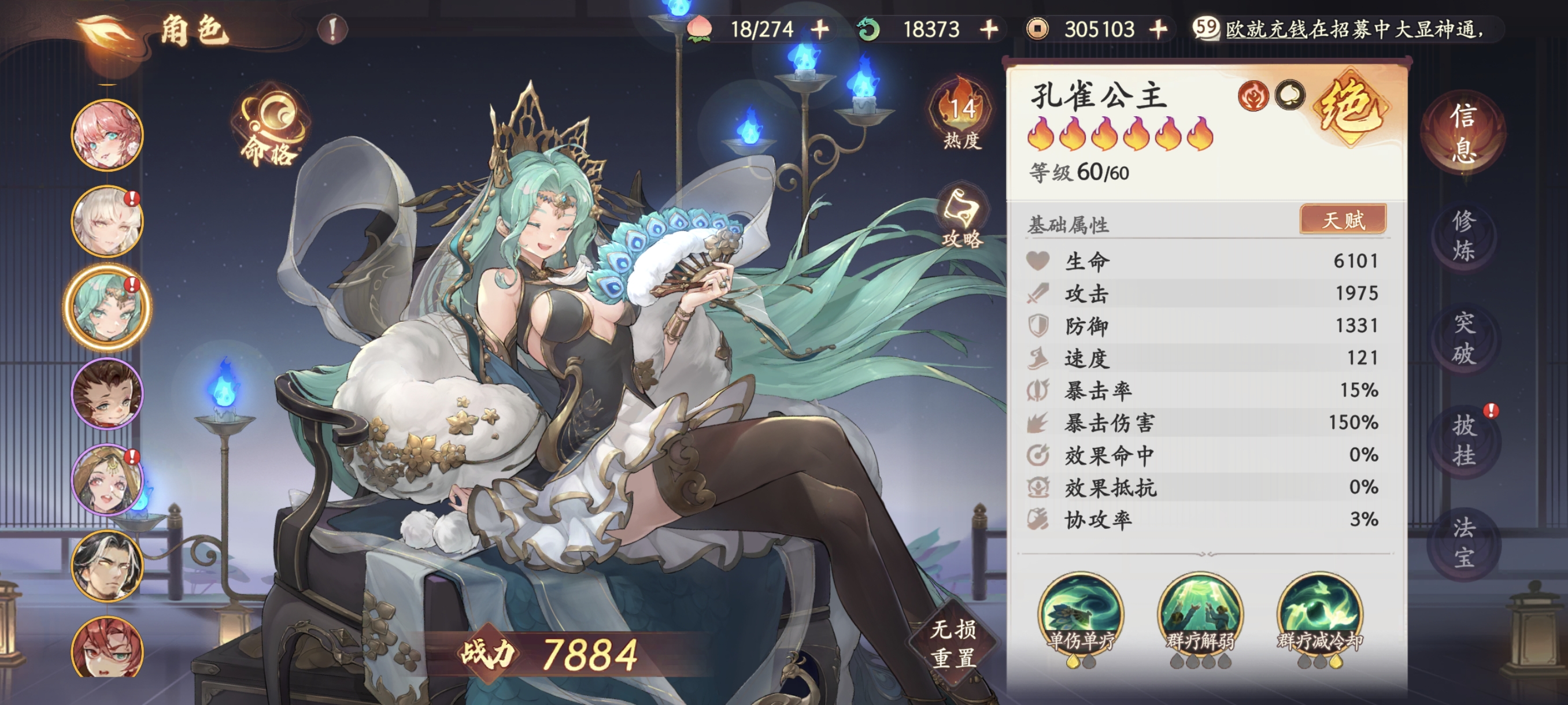Select the white-haired character portrait
Screen dimensions: 1568x705
[107, 221]
